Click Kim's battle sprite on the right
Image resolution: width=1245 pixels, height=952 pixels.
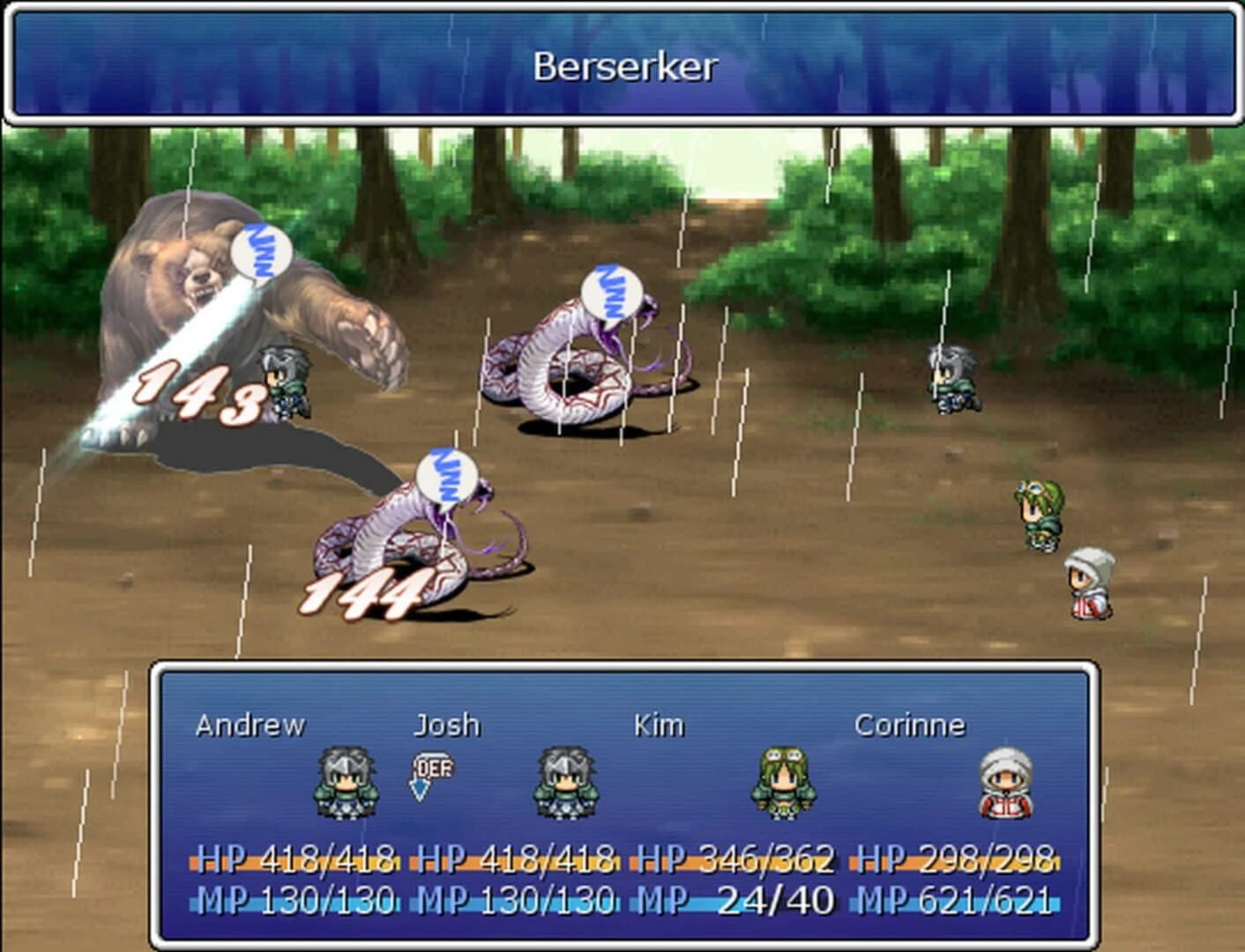pyautogui.click(x=1039, y=511)
